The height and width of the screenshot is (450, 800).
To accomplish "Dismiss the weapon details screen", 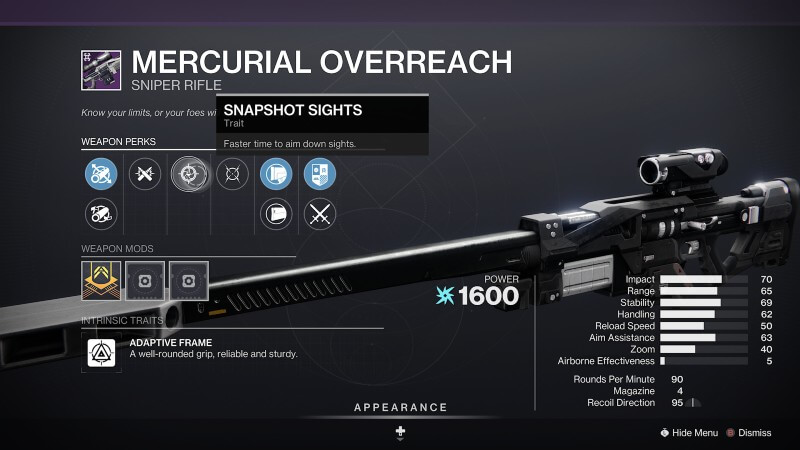I will point(749,433).
